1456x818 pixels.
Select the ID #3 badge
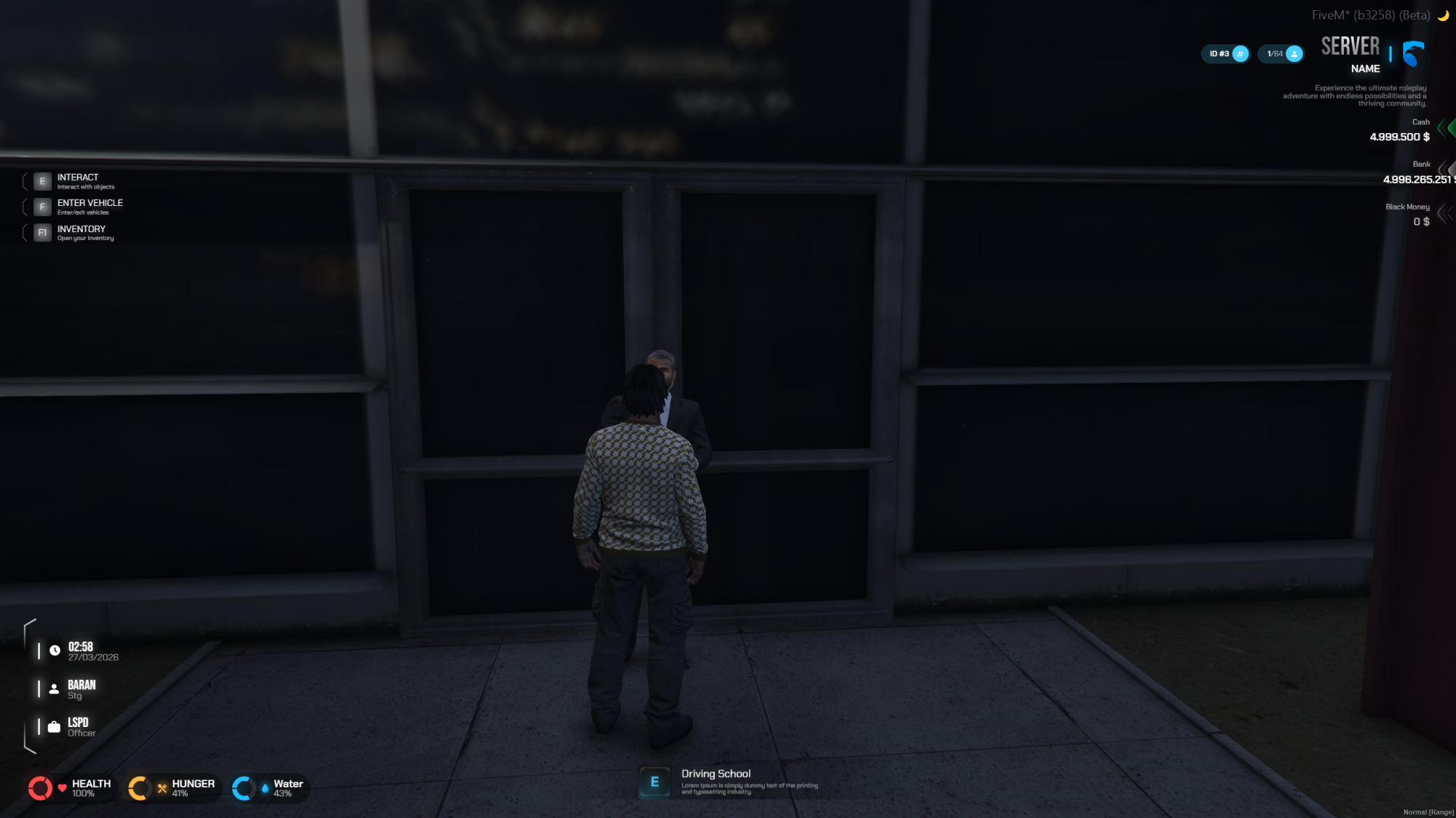tap(1225, 54)
